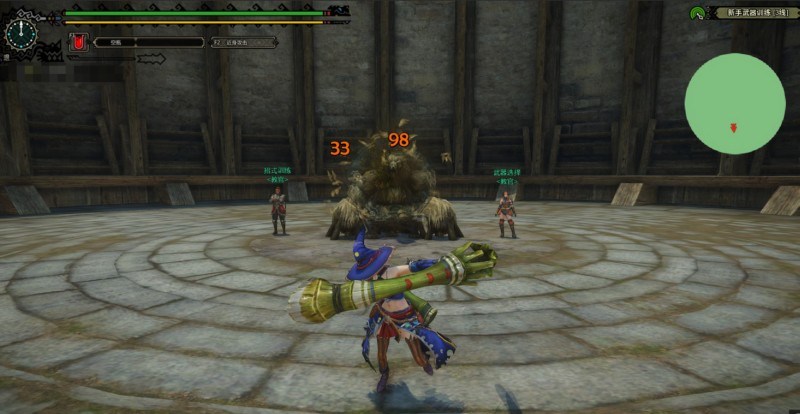Select the red player arrow on minimap
800x414 pixels.
(734, 127)
